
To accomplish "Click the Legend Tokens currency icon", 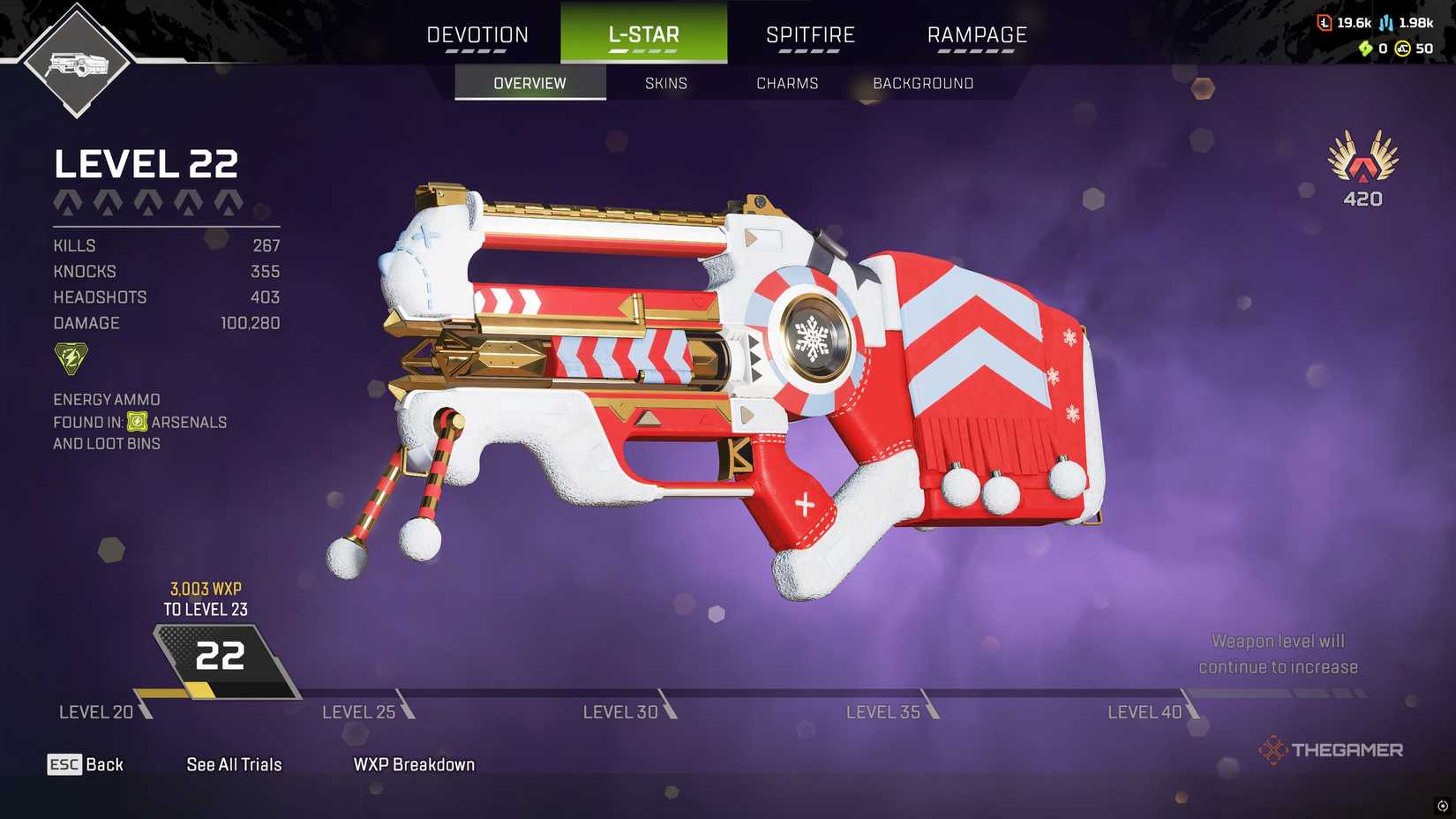I will [1324, 23].
